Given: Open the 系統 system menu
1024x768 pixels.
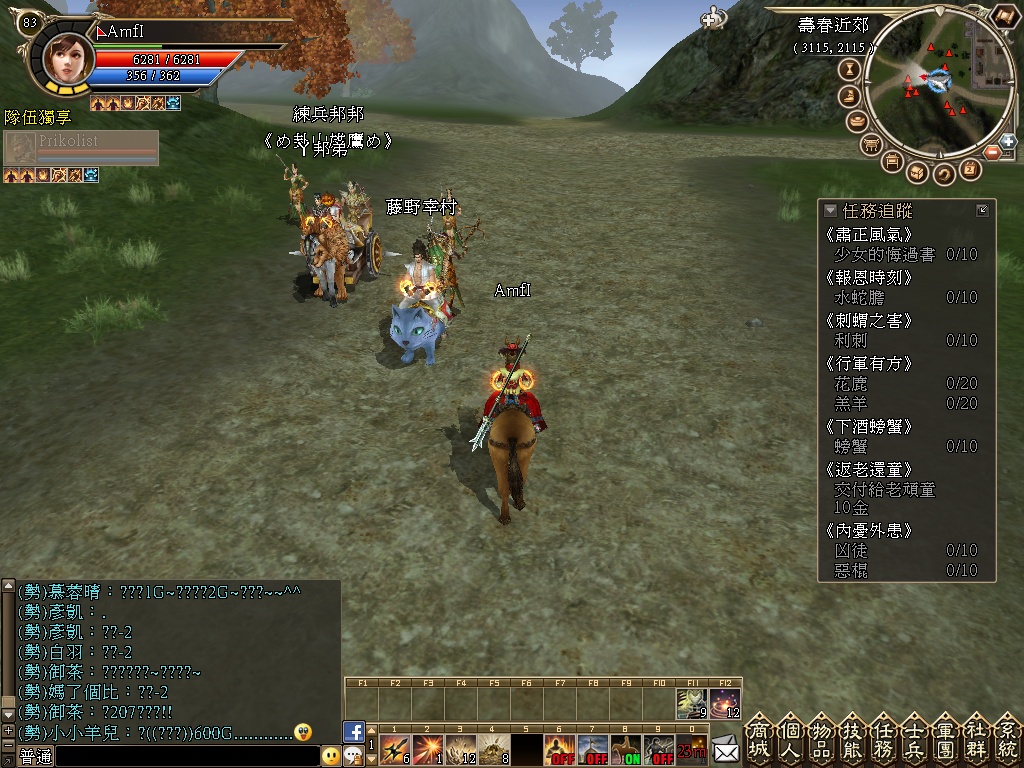Looking at the screenshot, I should [x=1006, y=738].
